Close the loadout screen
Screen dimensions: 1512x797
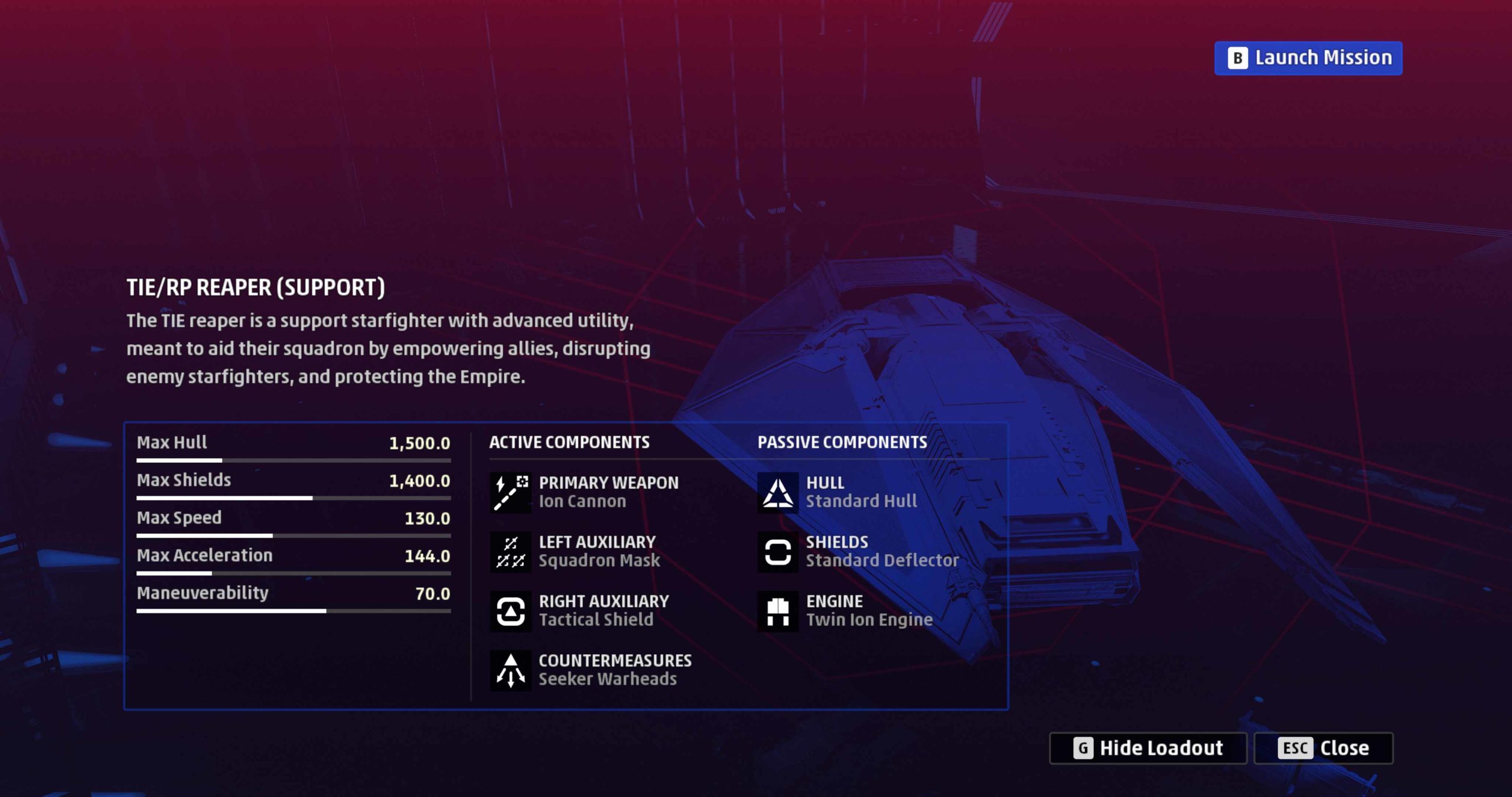point(1323,748)
